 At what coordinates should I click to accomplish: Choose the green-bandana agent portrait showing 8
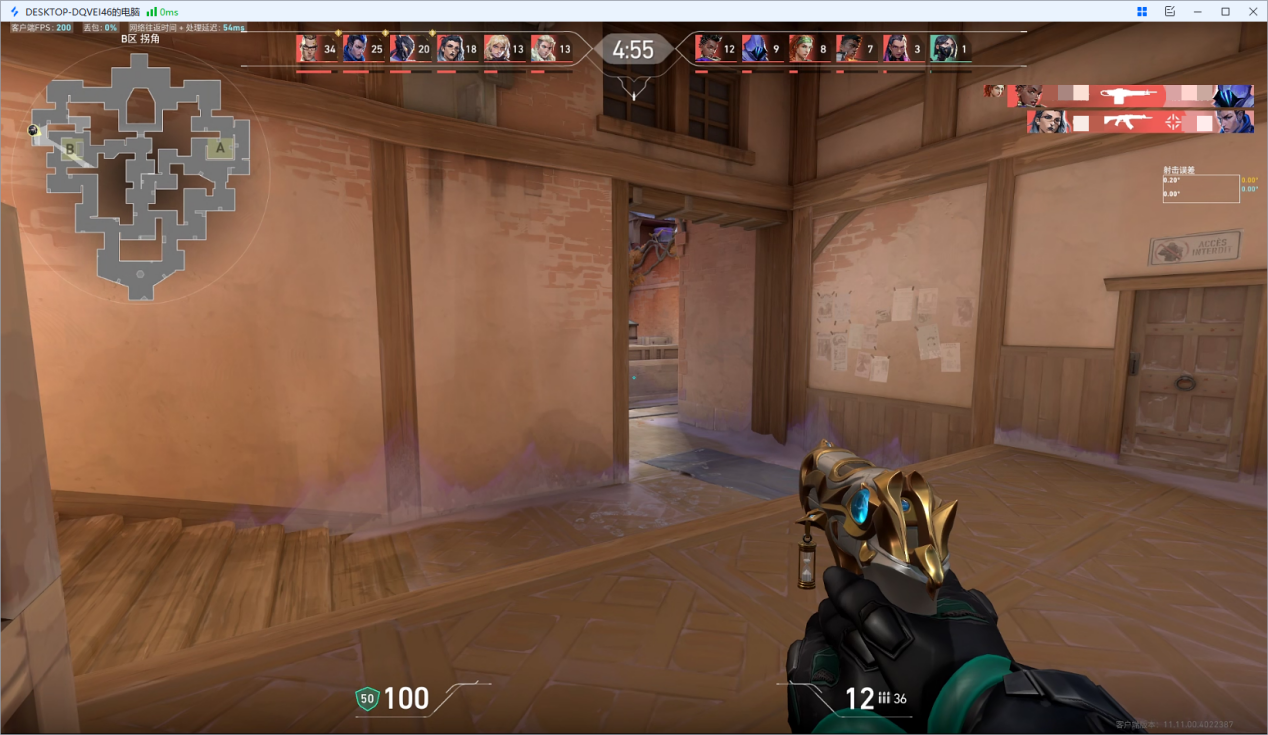[x=802, y=48]
